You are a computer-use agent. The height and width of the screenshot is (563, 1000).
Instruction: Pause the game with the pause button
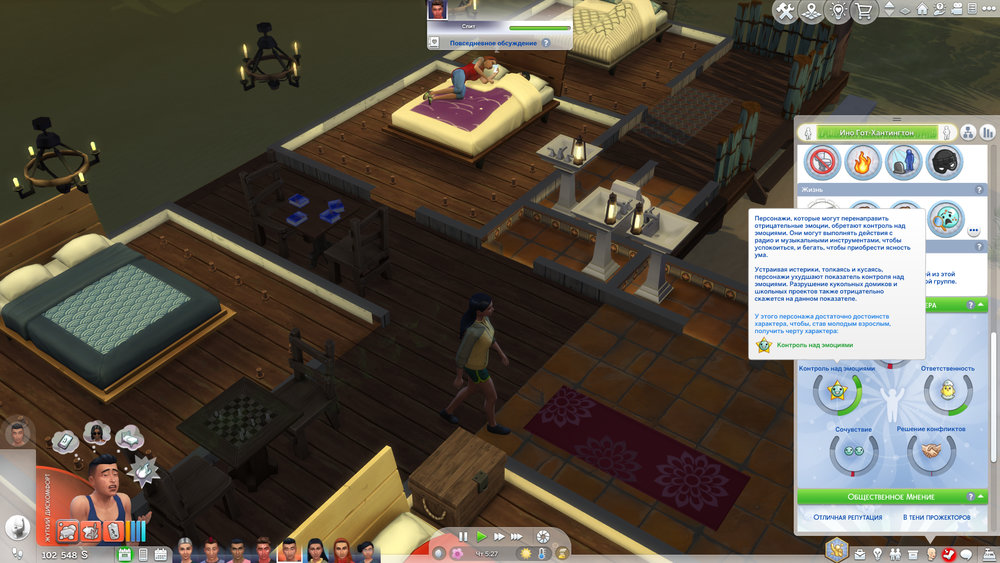(x=463, y=537)
